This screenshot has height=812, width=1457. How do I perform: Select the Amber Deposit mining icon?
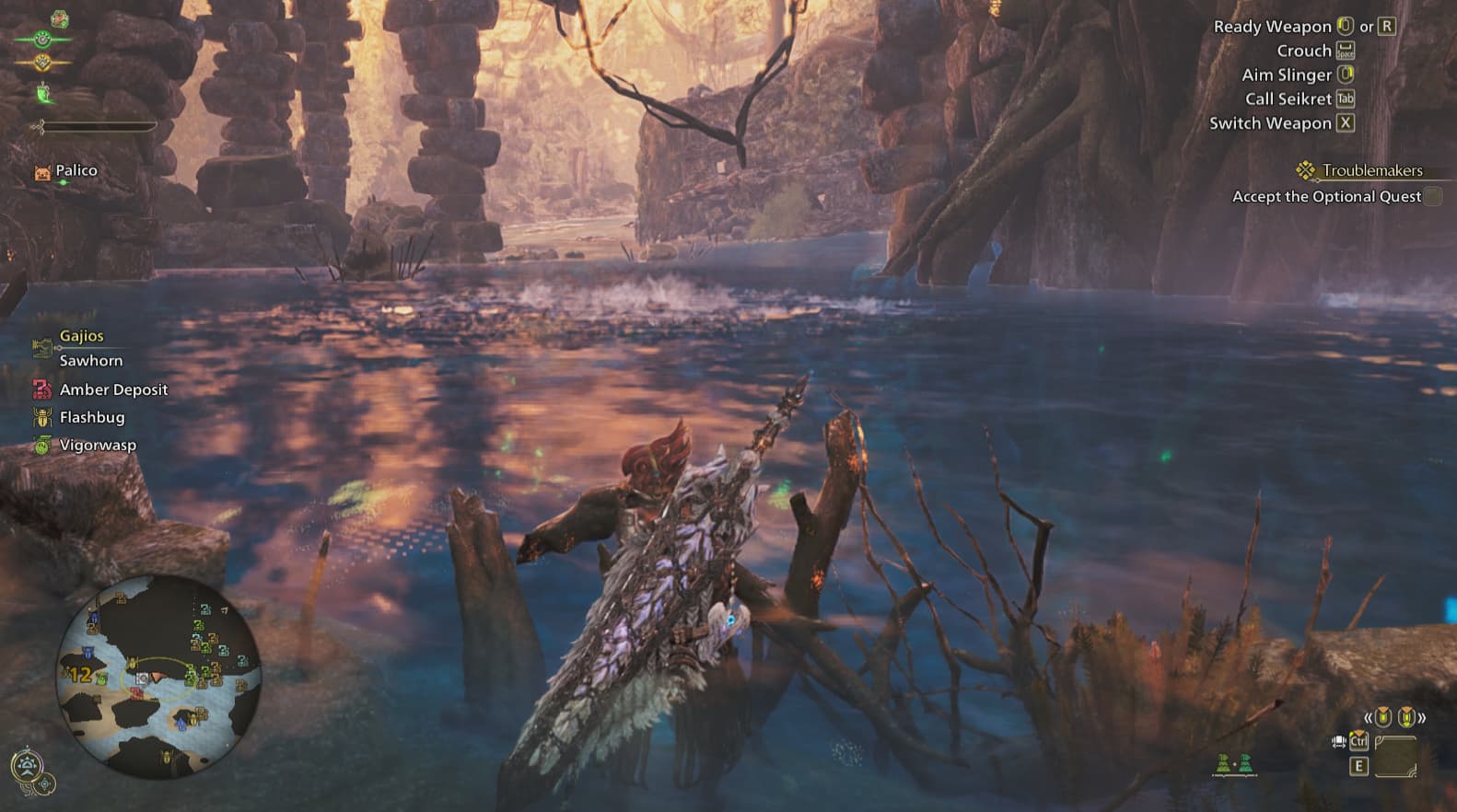coord(42,389)
